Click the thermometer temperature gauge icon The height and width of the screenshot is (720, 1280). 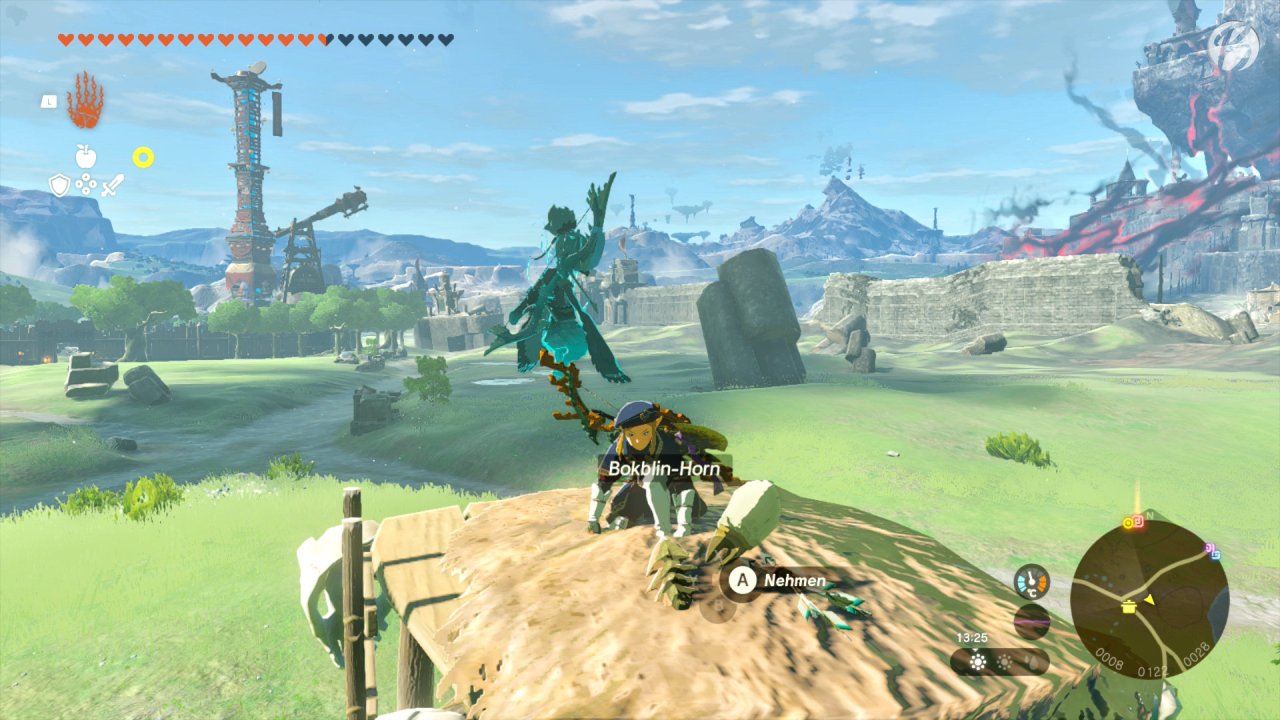pos(1032,581)
